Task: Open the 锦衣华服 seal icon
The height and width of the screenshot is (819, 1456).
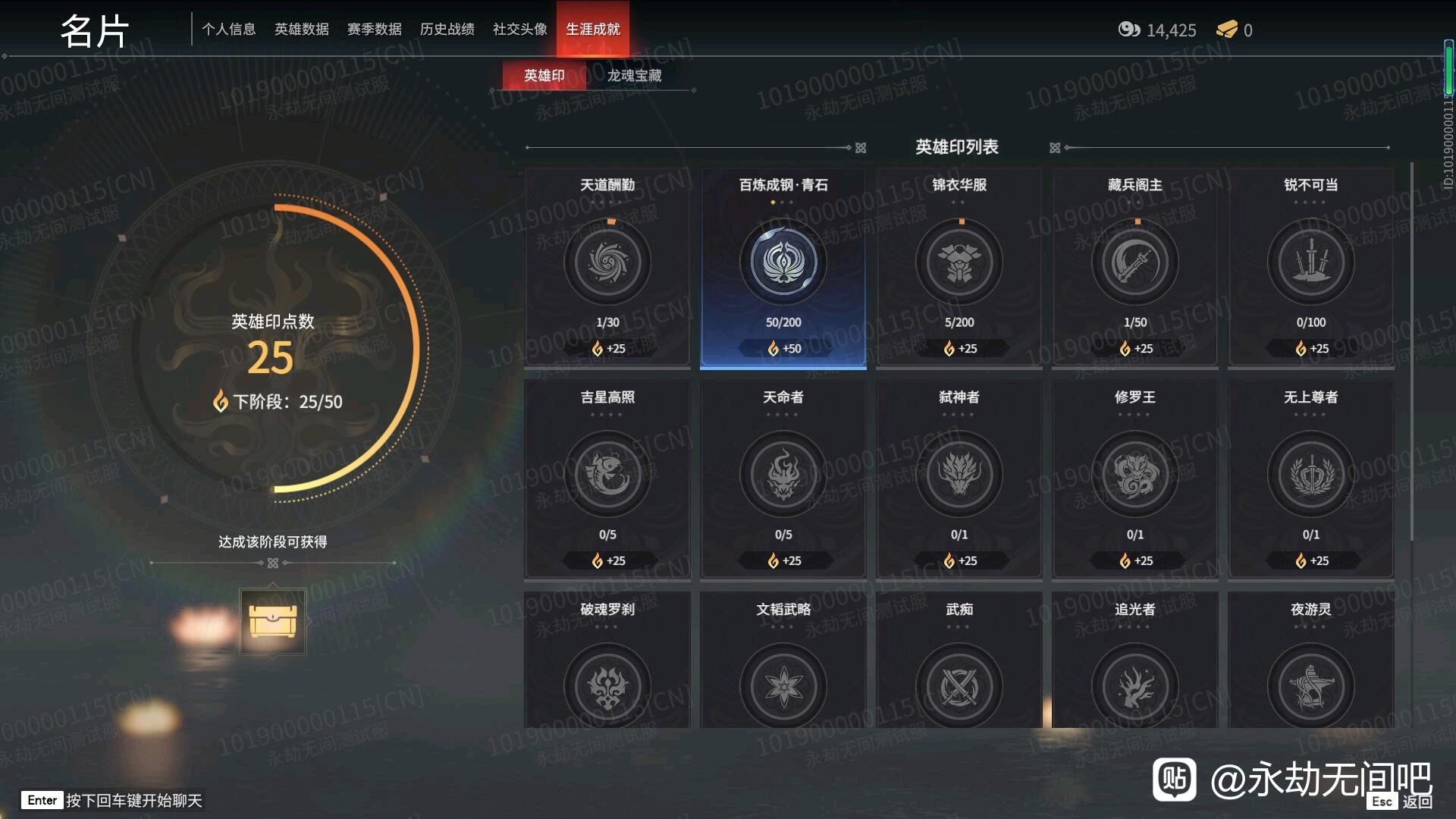Action: pos(959,261)
